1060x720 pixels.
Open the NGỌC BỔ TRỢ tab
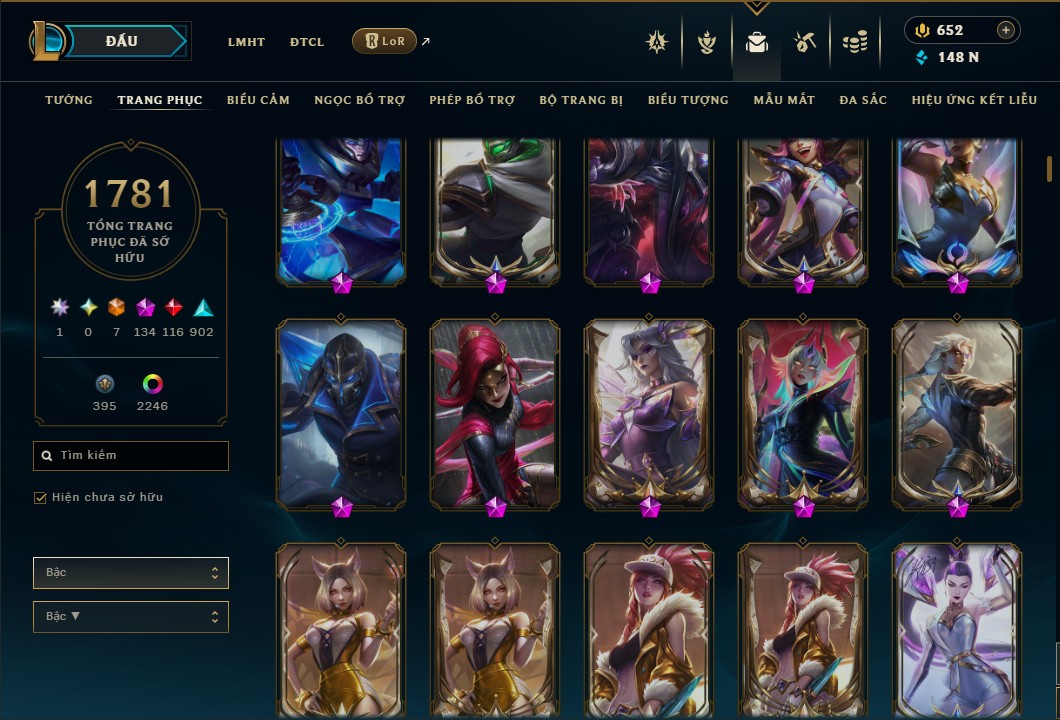[x=359, y=100]
